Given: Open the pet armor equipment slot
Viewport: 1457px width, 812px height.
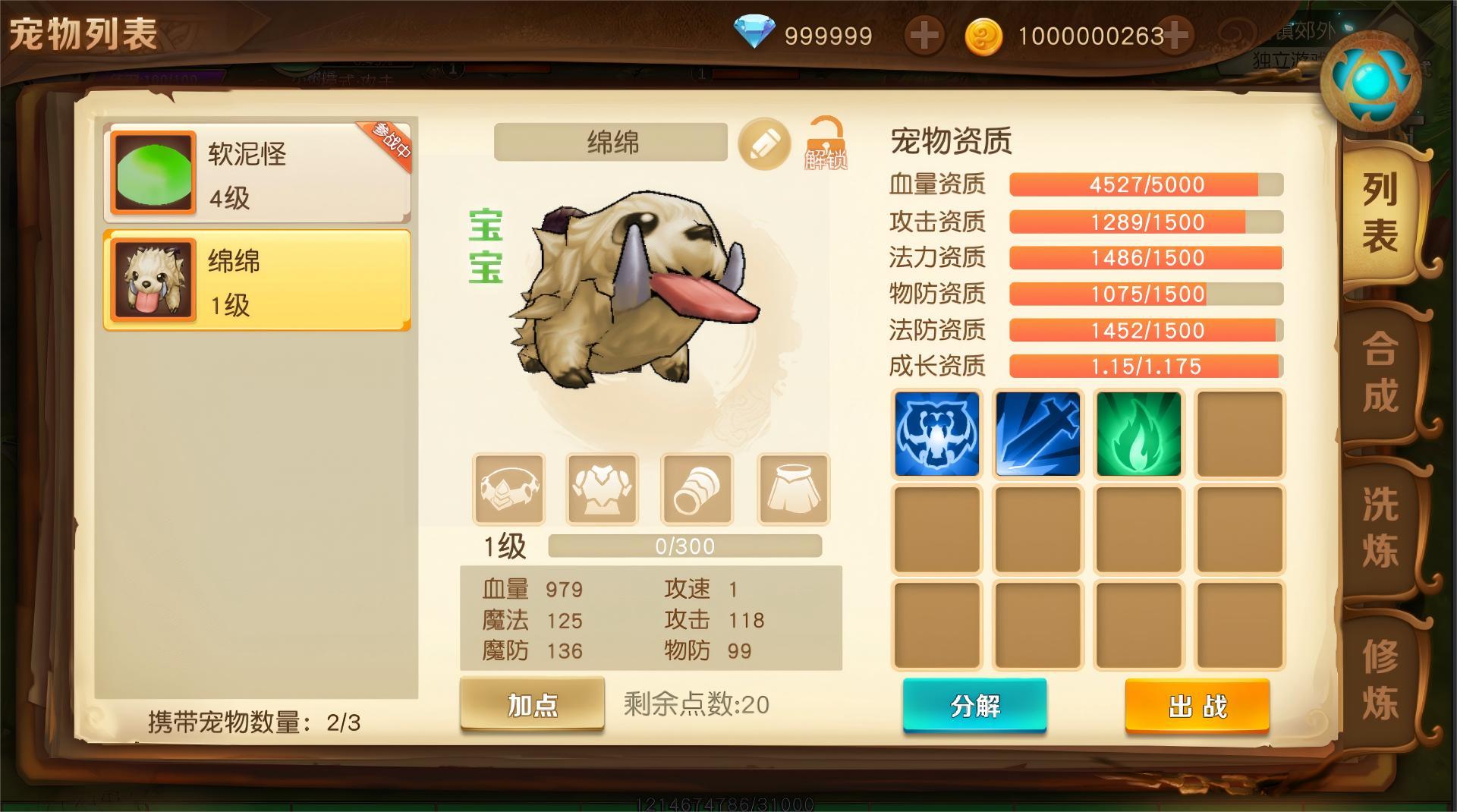Looking at the screenshot, I should point(603,489).
